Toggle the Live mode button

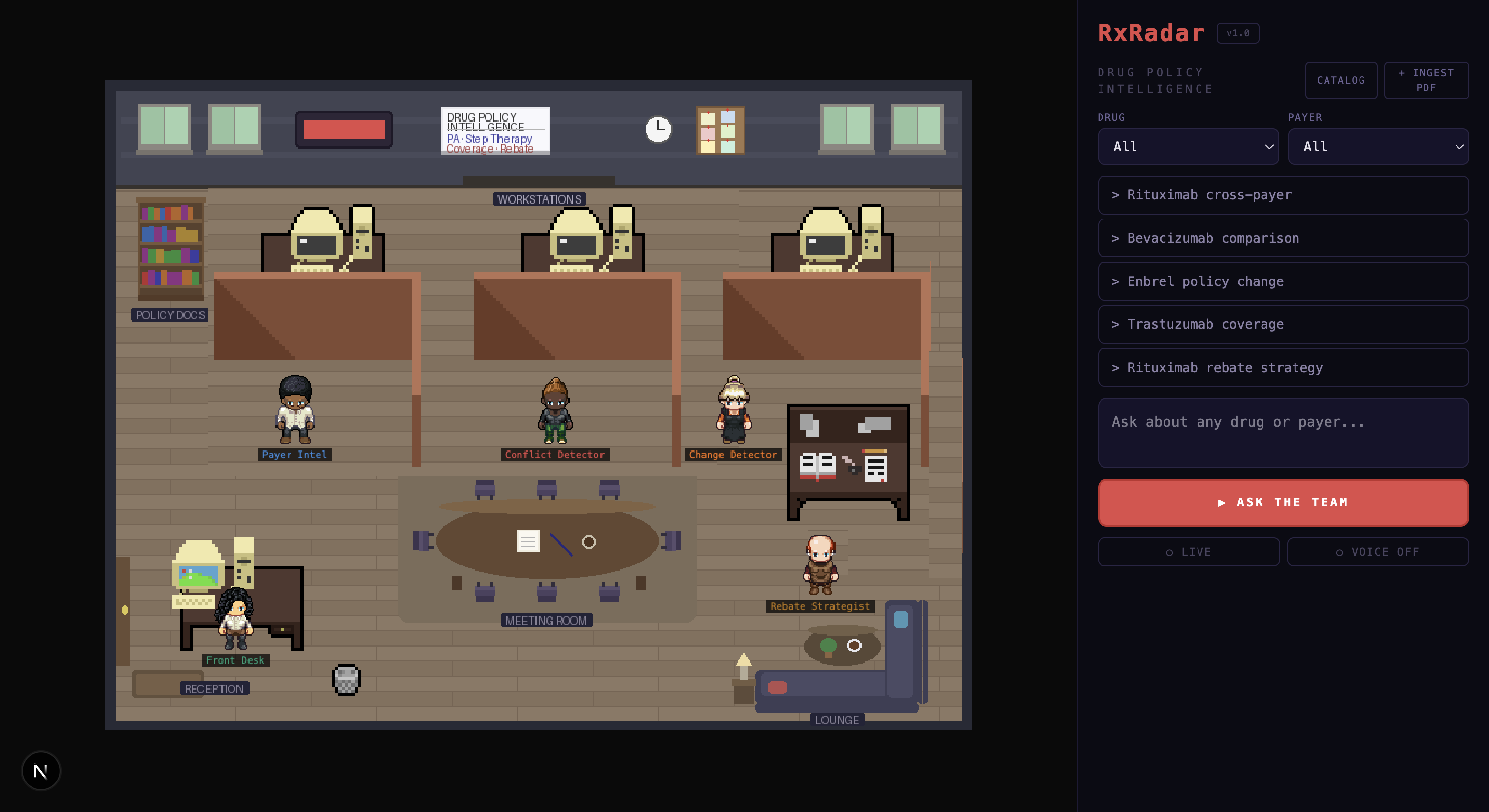(x=1189, y=552)
